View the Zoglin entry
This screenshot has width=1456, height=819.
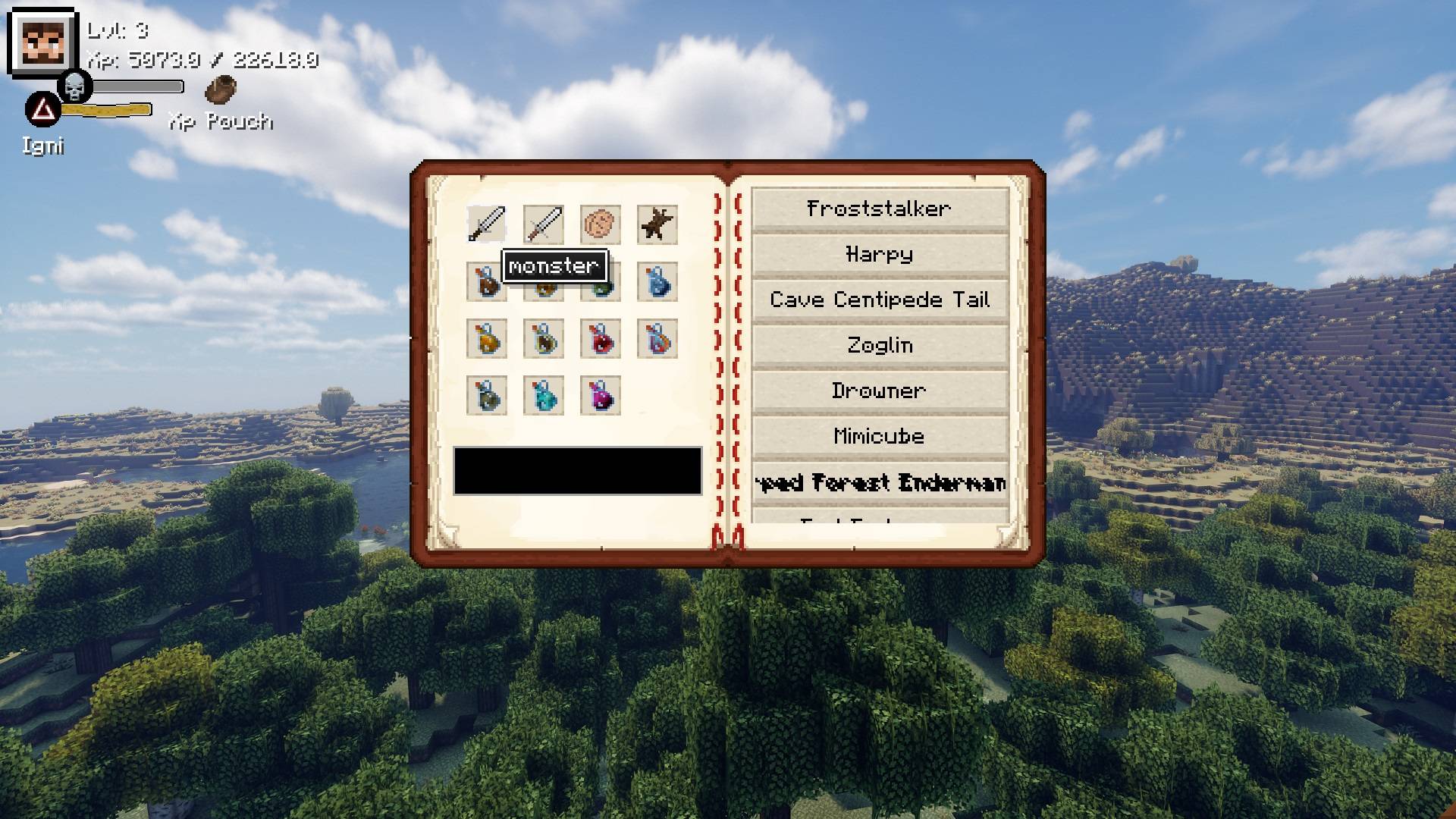point(878,345)
